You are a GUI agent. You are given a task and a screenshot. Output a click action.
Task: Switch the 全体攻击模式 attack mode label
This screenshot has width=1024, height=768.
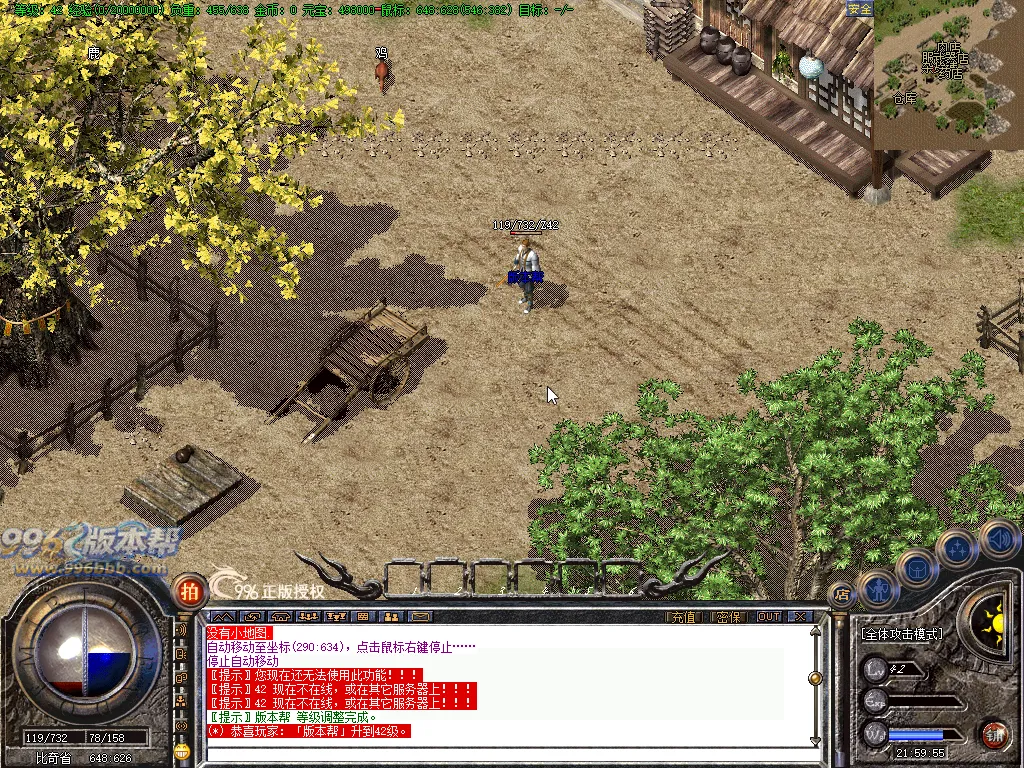click(901, 634)
